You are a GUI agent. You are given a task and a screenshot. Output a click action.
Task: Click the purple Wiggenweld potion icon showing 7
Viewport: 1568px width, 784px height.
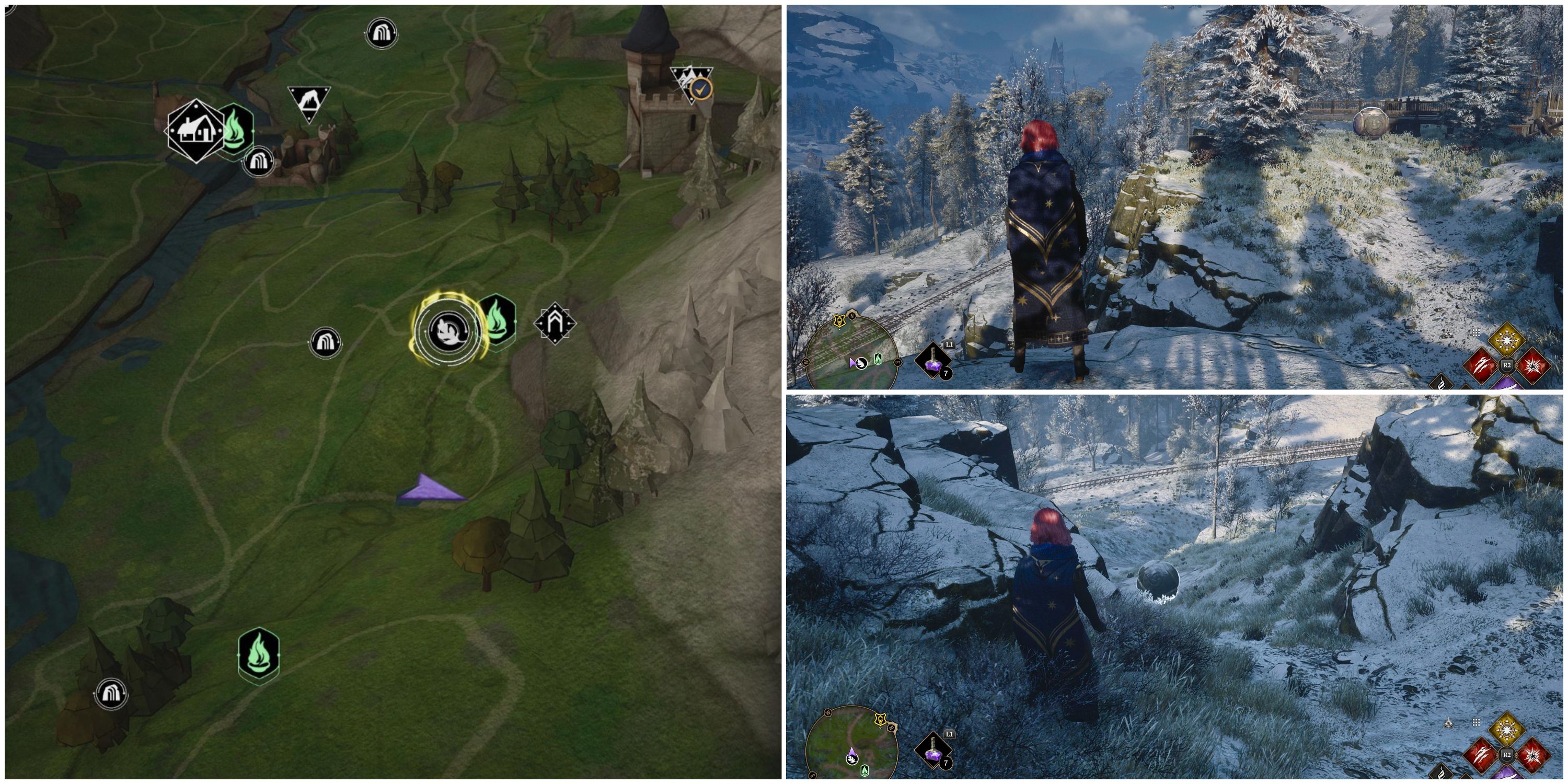point(933,361)
